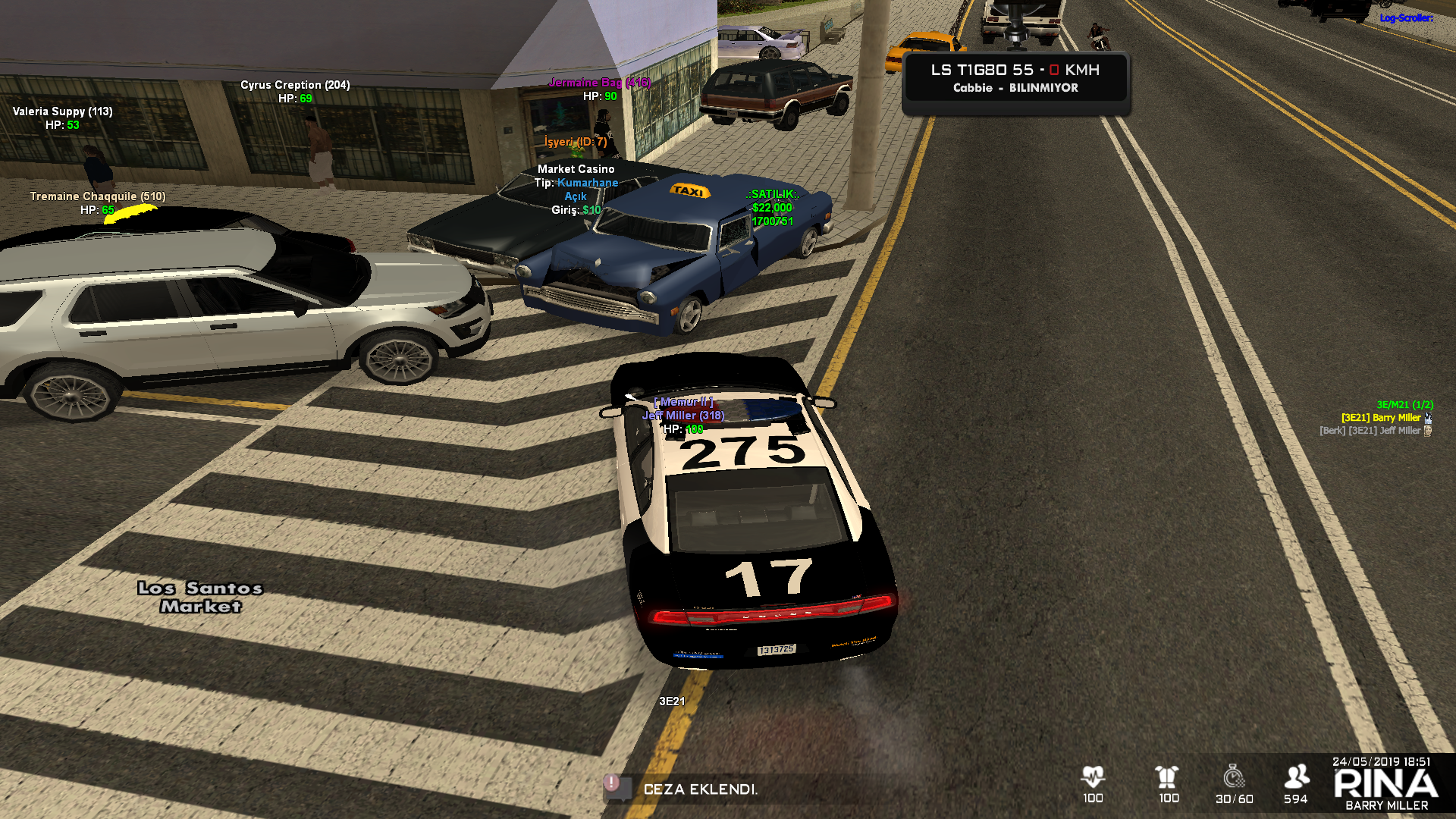Screen dimensions: 1456x819
Task: Click the armor vest HUD icon
Action: coord(1167,777)
